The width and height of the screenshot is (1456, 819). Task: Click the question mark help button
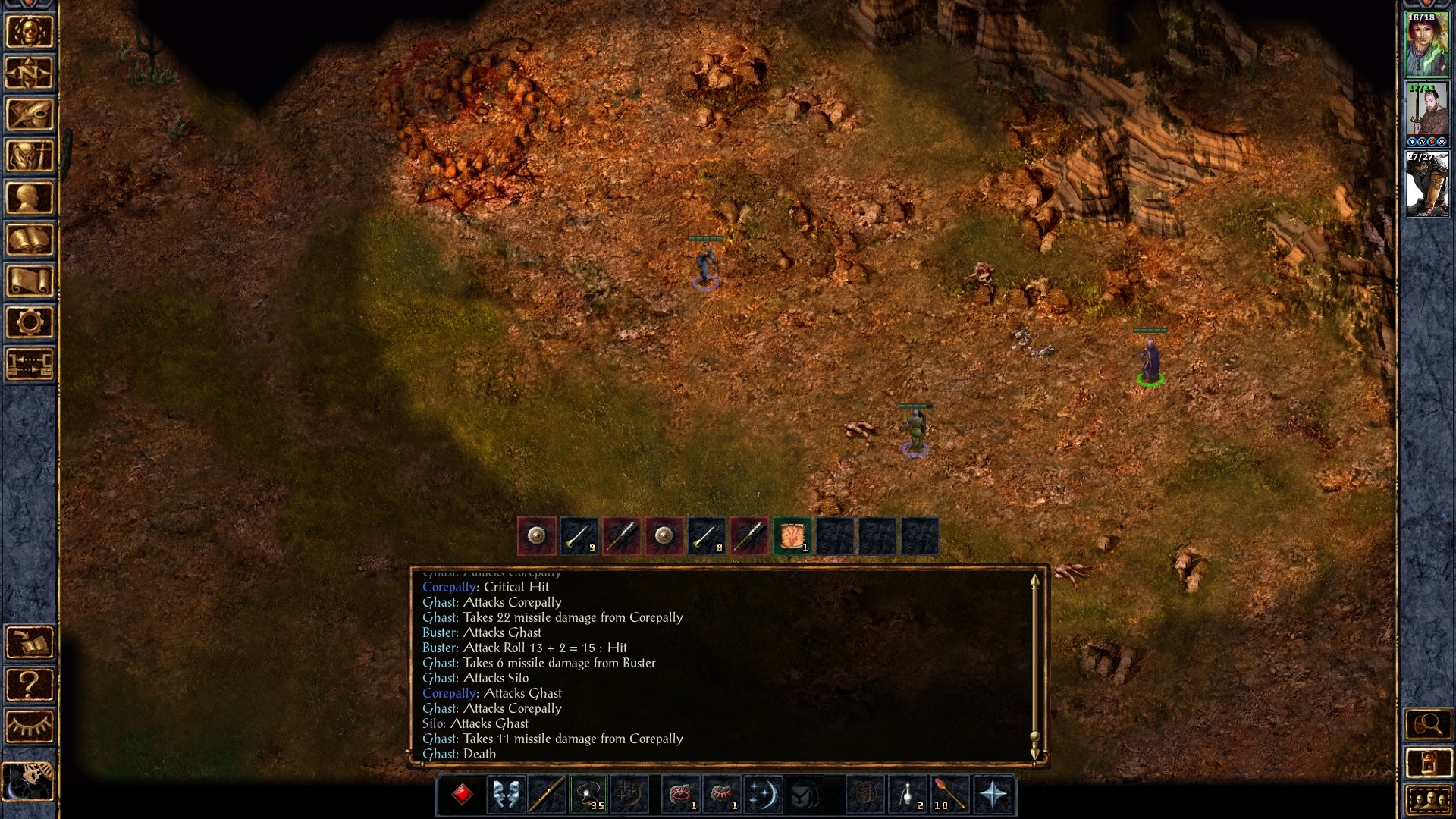[30, 685]
